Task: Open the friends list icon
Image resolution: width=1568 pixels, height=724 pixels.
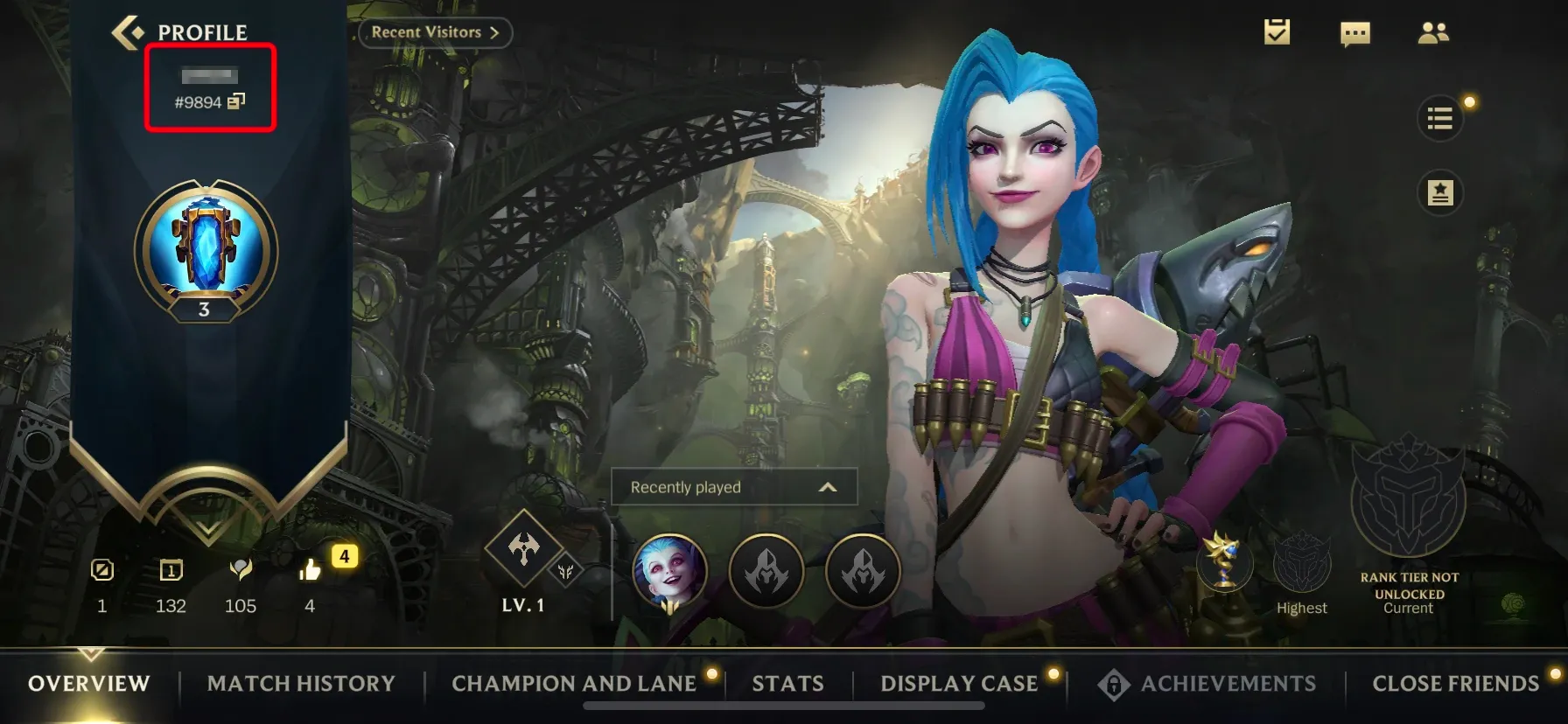Action: pos(1432,33)
